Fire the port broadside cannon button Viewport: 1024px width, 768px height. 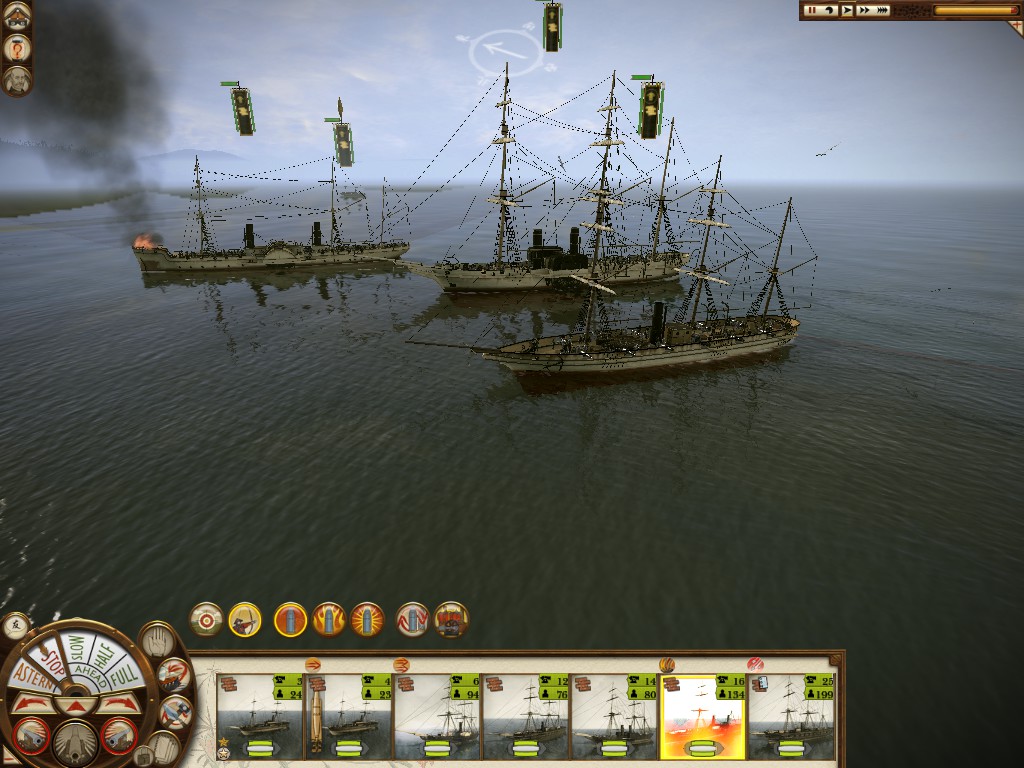(31, 735)
